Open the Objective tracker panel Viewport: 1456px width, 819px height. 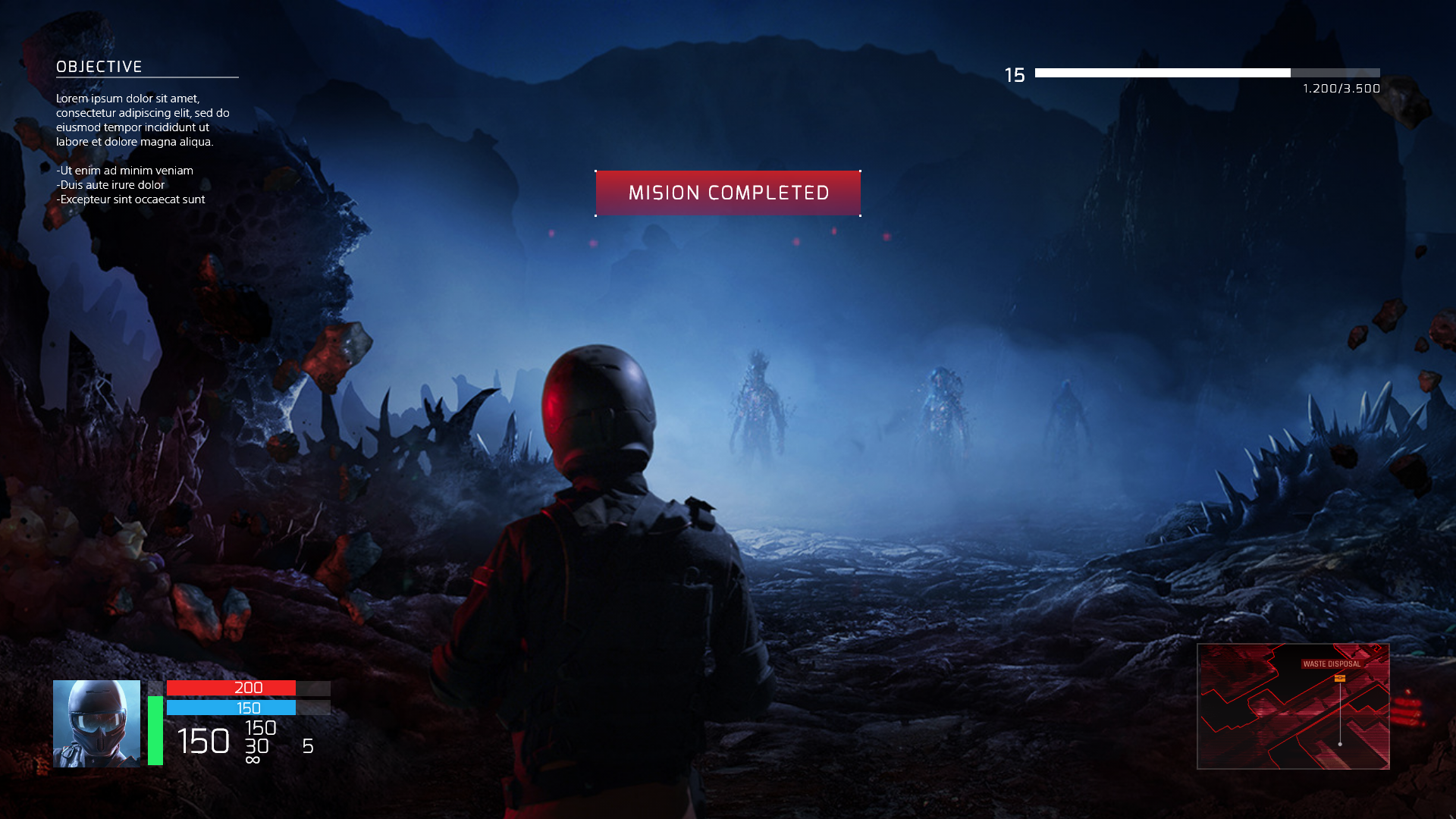click(x=99, y=67)
